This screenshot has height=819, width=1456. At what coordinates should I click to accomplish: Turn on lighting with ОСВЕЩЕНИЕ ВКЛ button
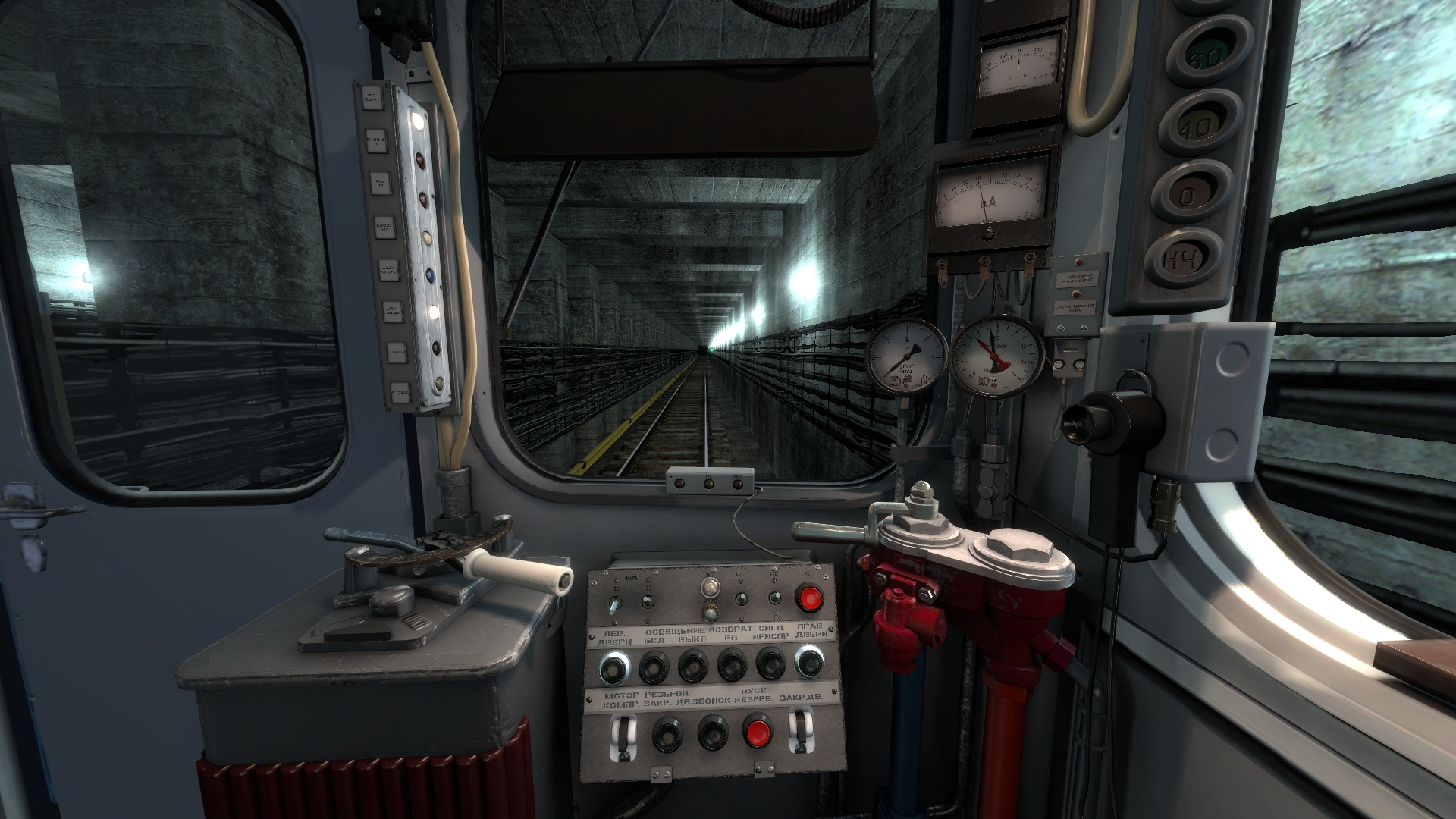pos(653,667)
